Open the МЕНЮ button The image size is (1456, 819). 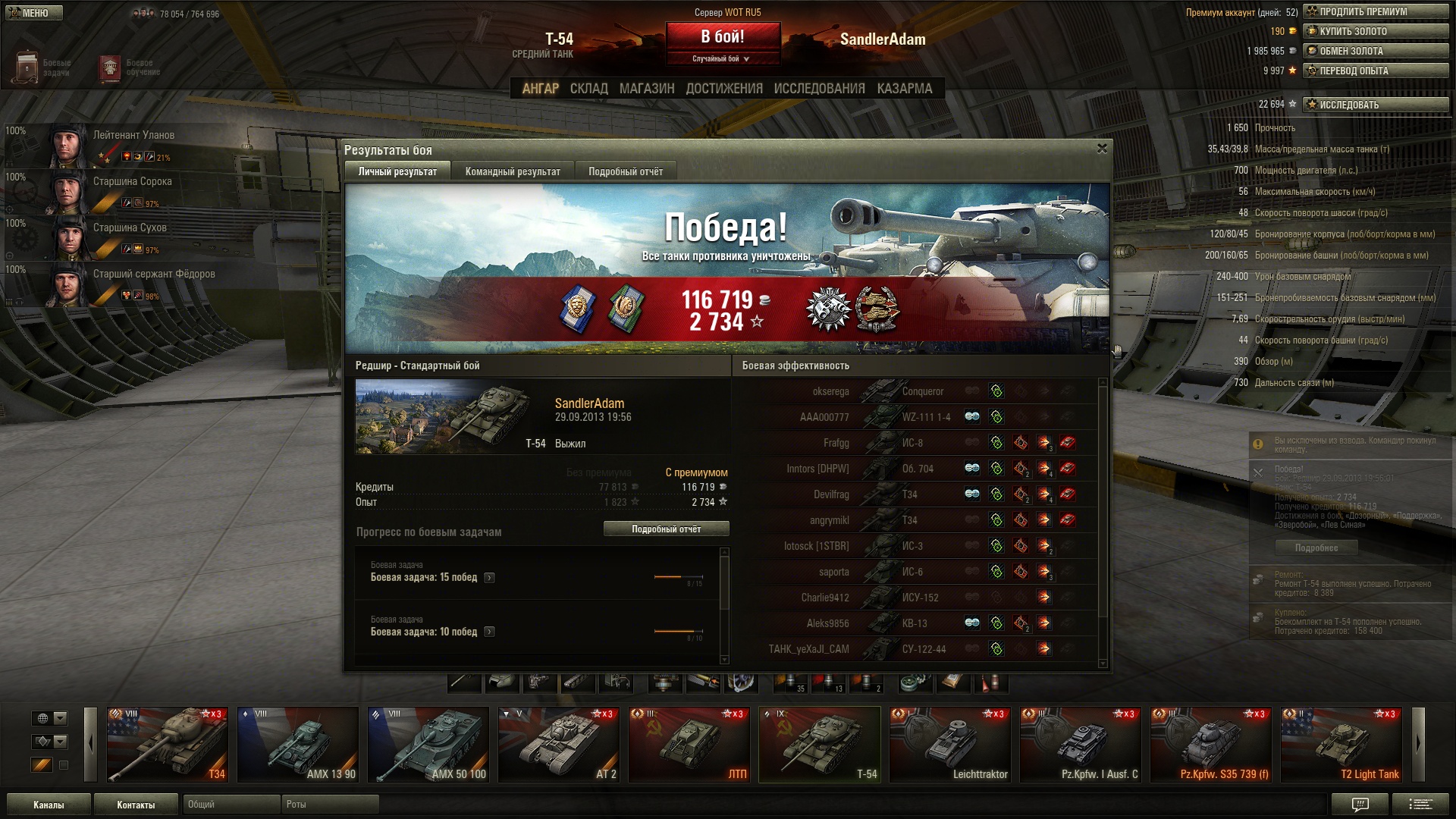pos(34,13)
